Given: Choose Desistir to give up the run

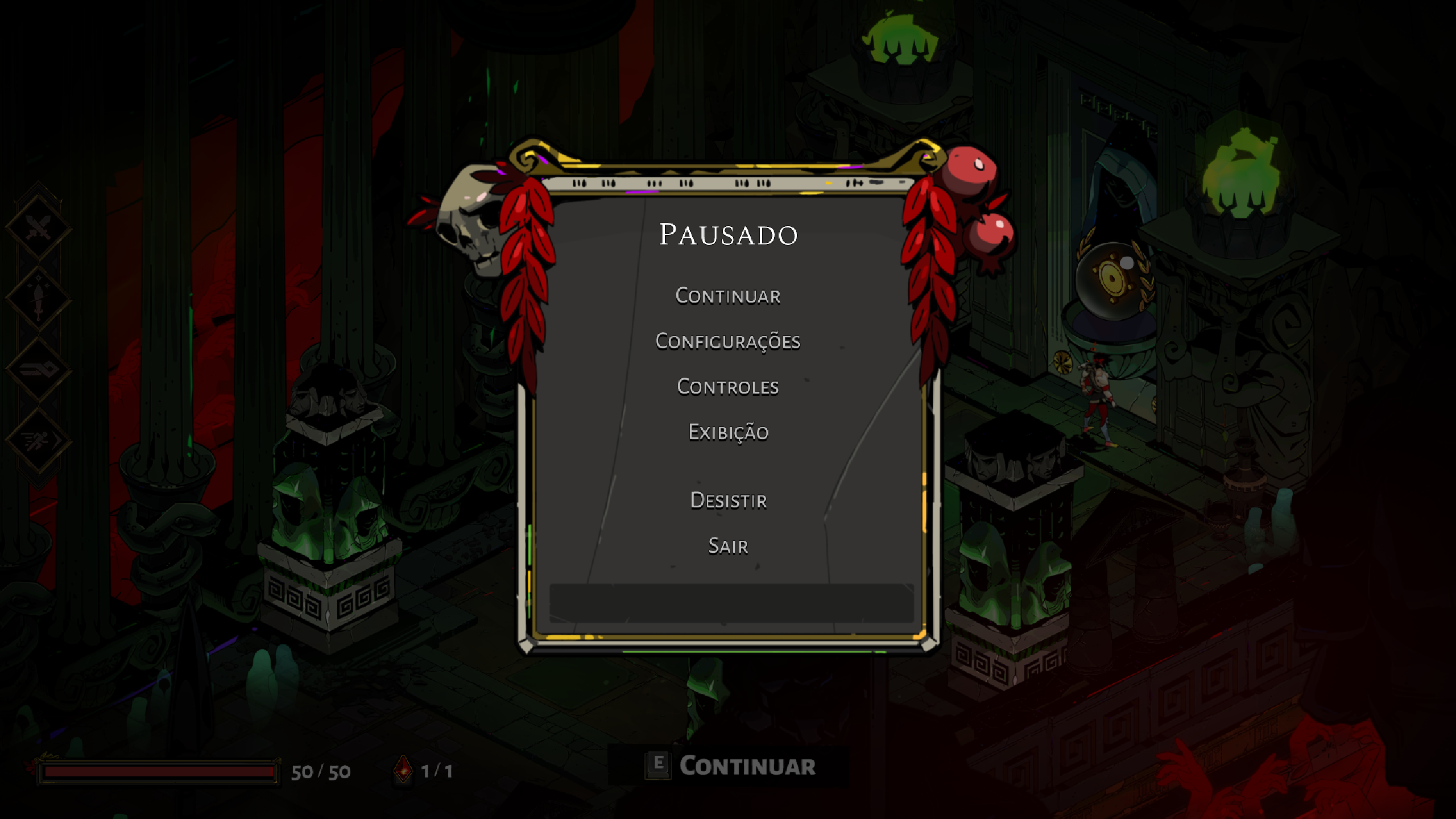Looking at the screenshot, I should tap(728, 500).
